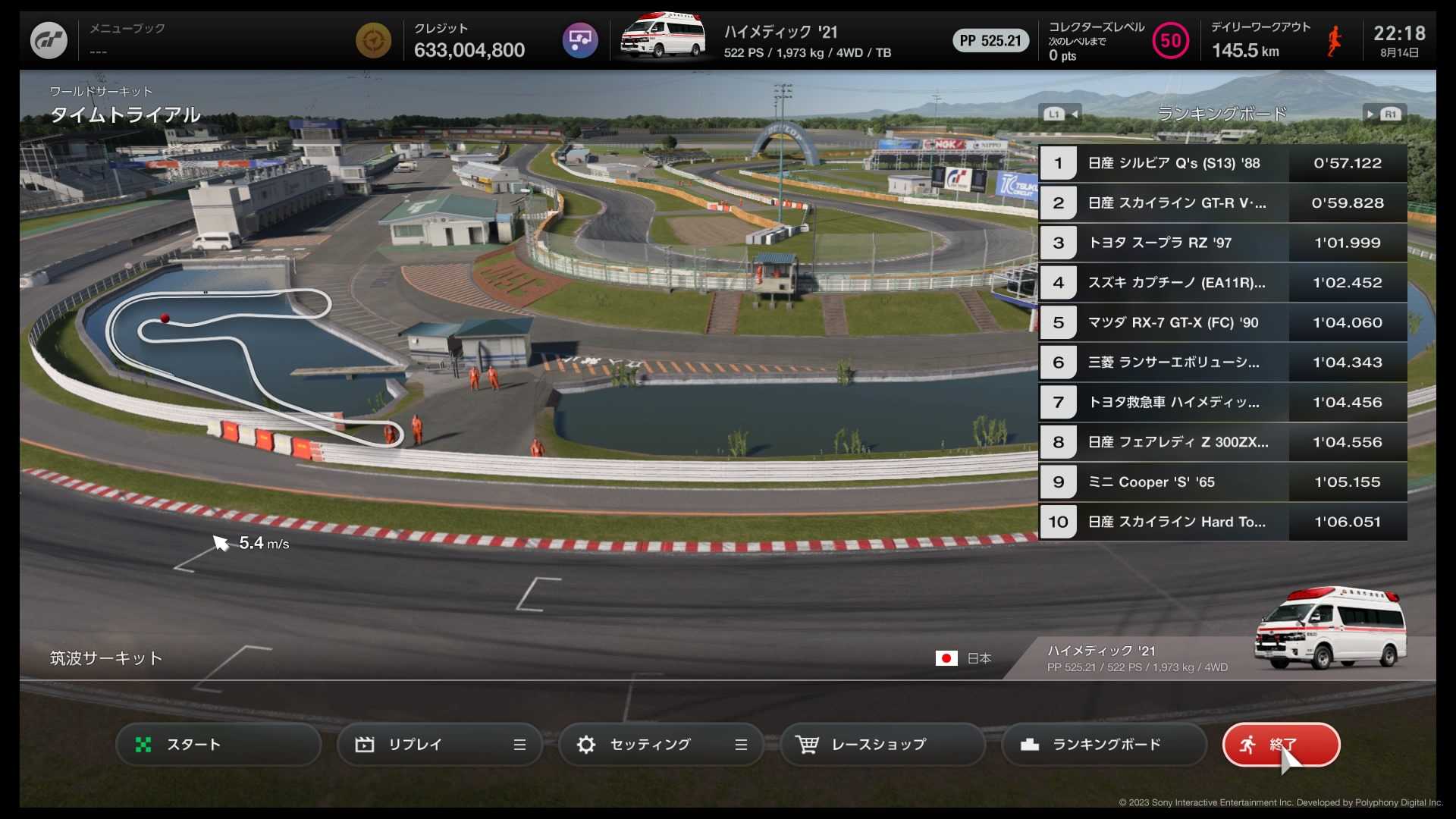Visit the レースショップ race shop
Viewport: 1456px width, 819px height.
click(x=883, y=745)
